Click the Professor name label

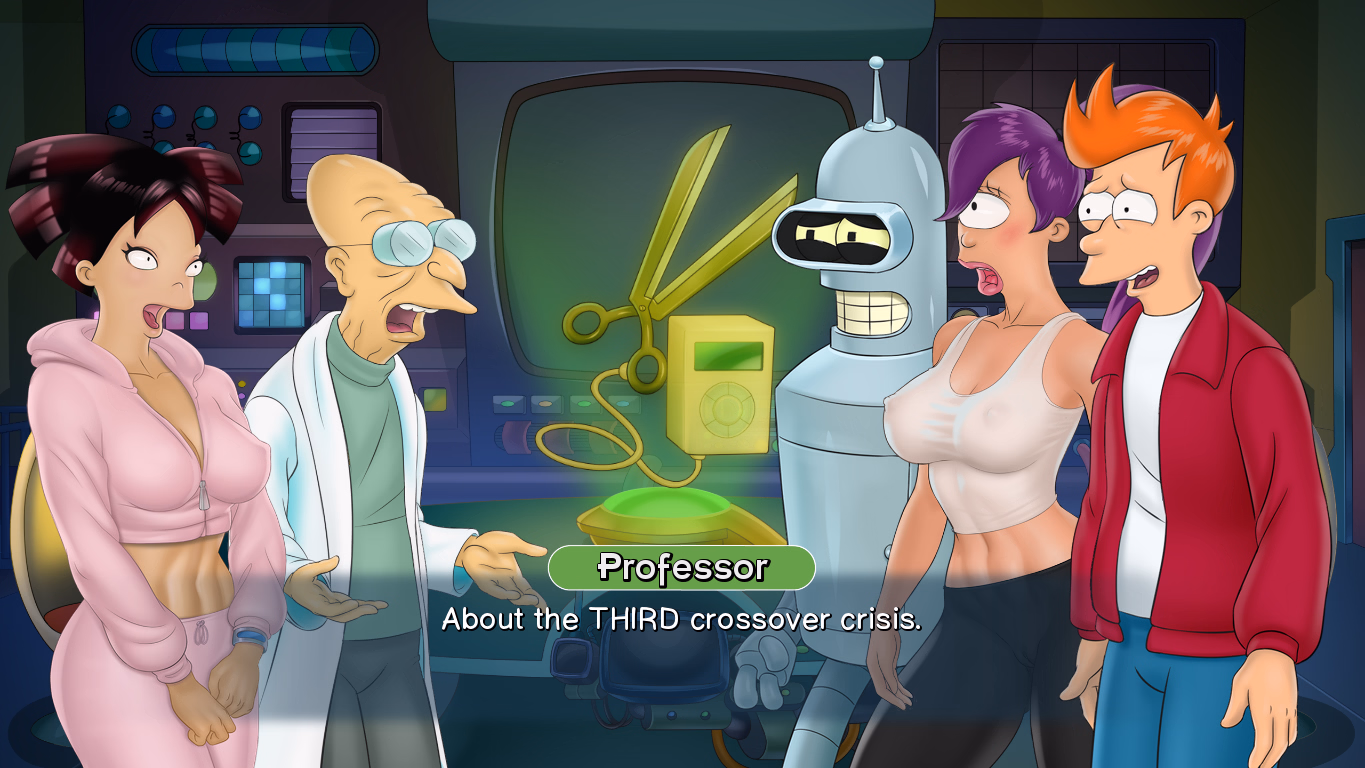(x=683, y=568)
